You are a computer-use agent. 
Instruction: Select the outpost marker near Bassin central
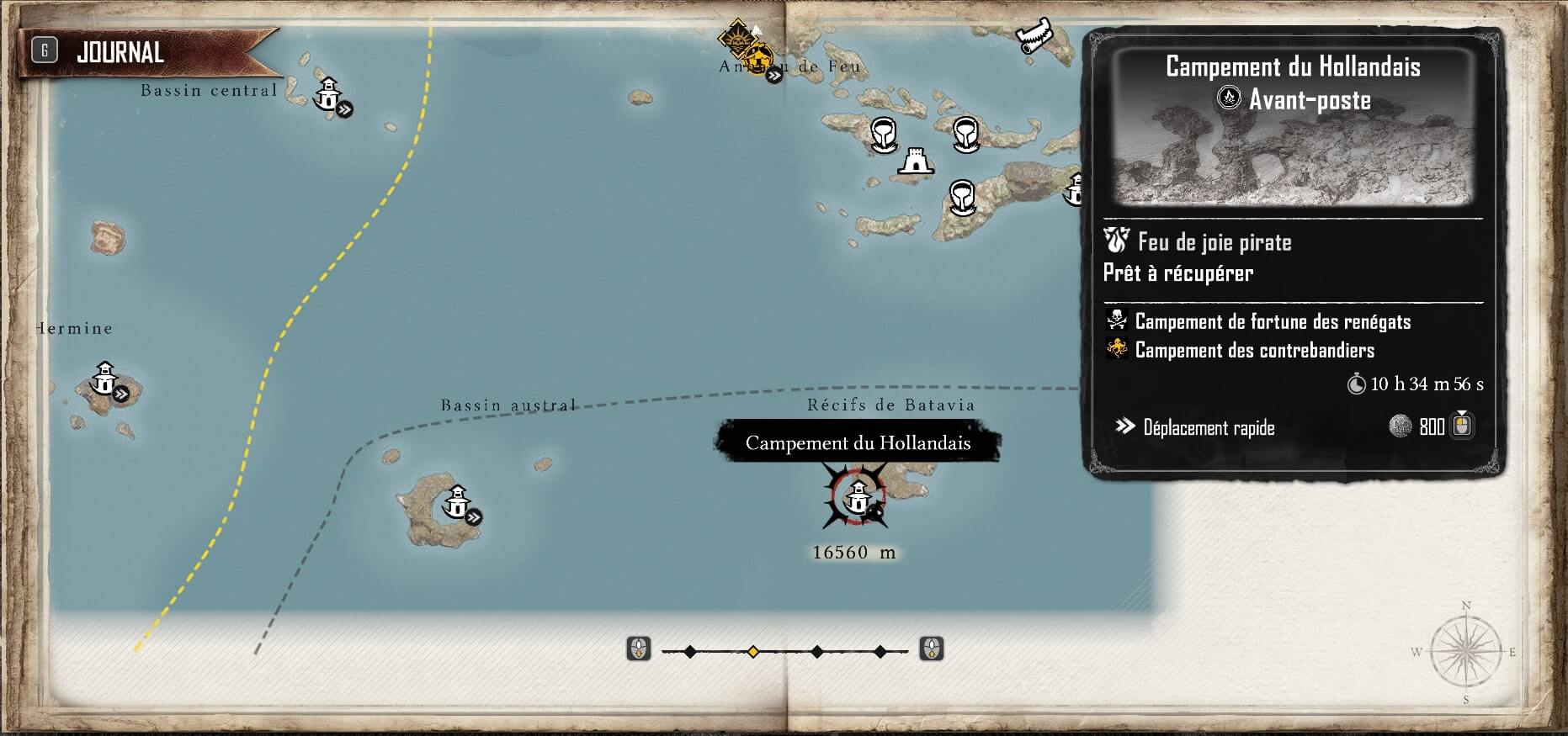click(x=328, y=93)
